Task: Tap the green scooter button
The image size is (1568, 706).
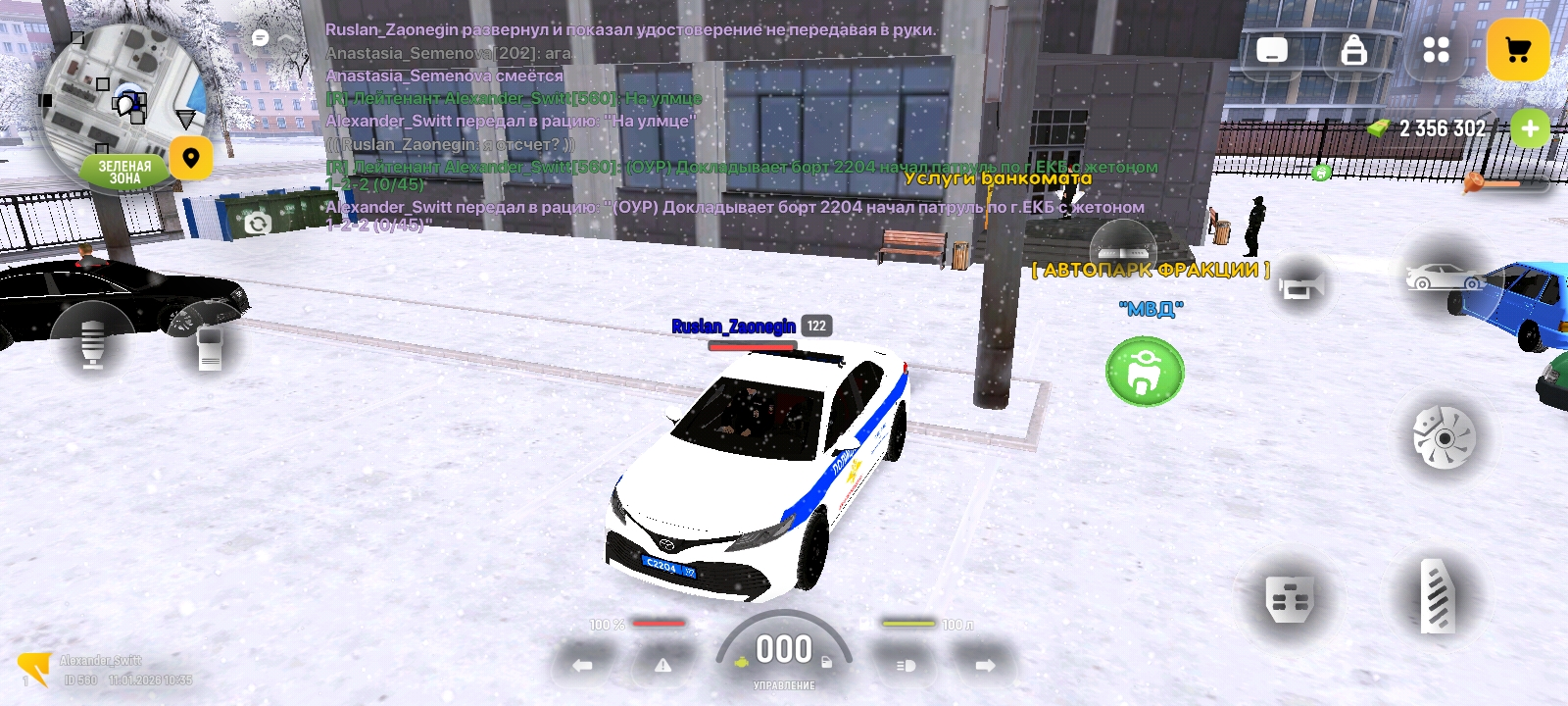Action: (x=1145, y=372)
